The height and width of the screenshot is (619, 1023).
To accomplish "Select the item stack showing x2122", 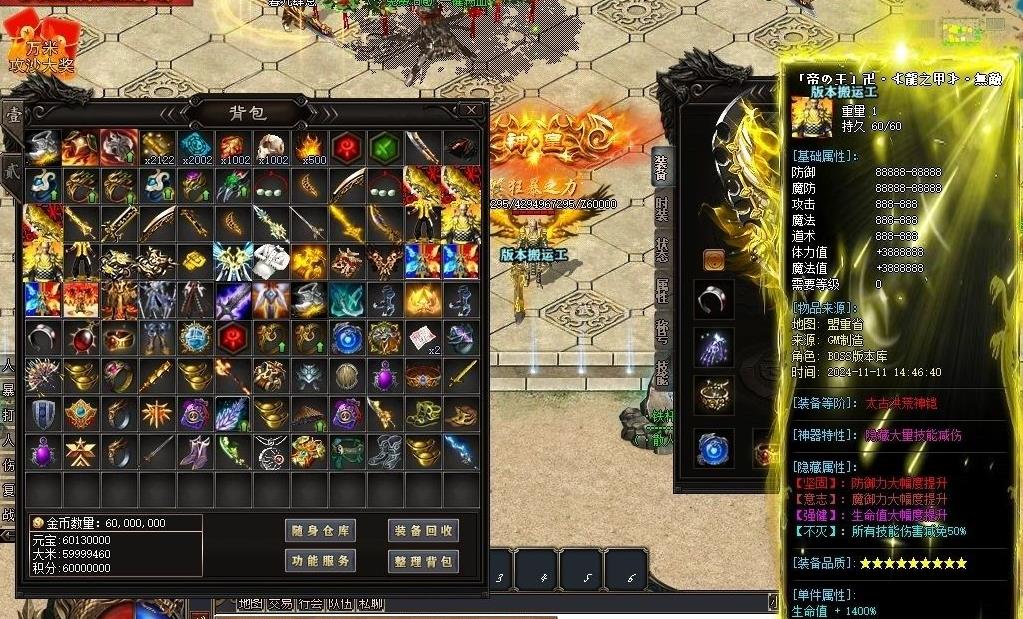I will pos(158,149).
